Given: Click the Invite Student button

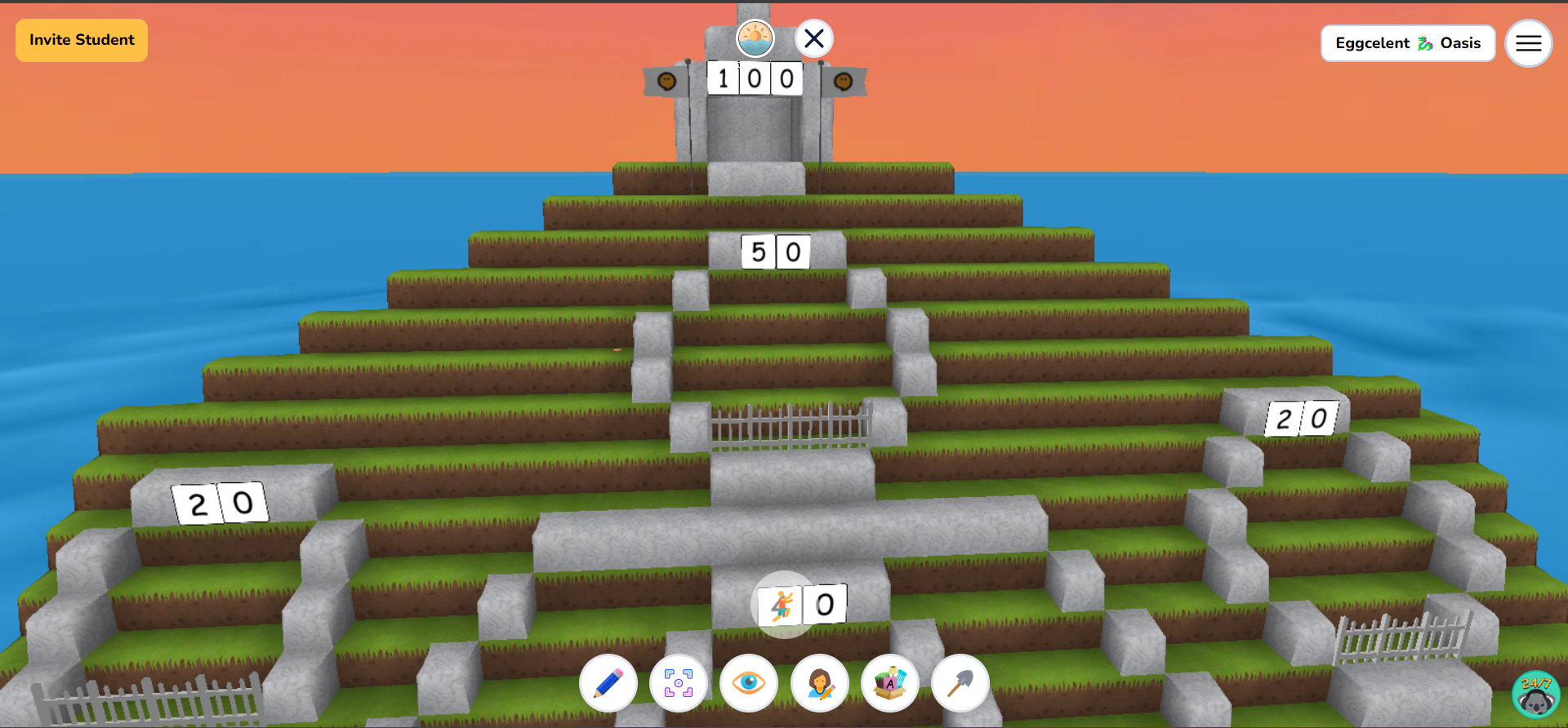Looking at the screenshot, I should [x=81, y=39].
